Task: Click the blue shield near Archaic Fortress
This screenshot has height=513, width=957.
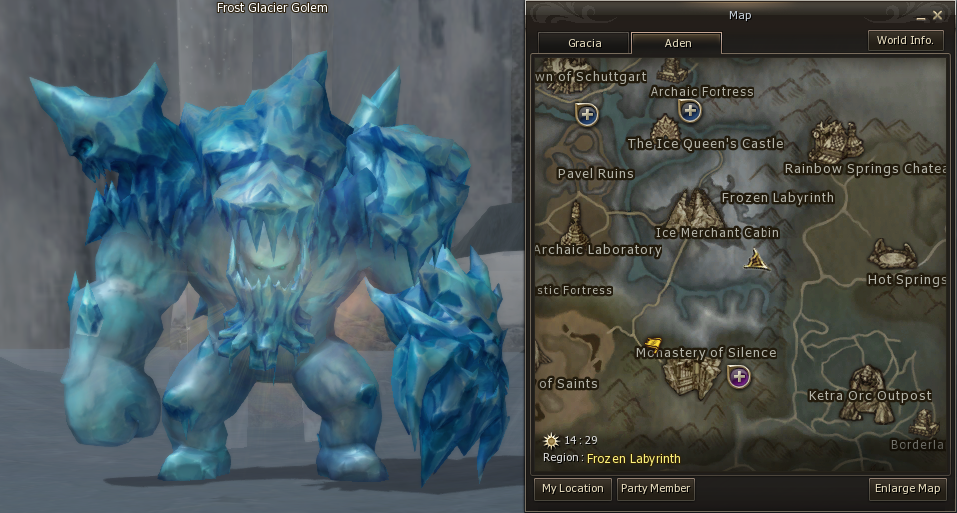Action: tap(688, 110)
